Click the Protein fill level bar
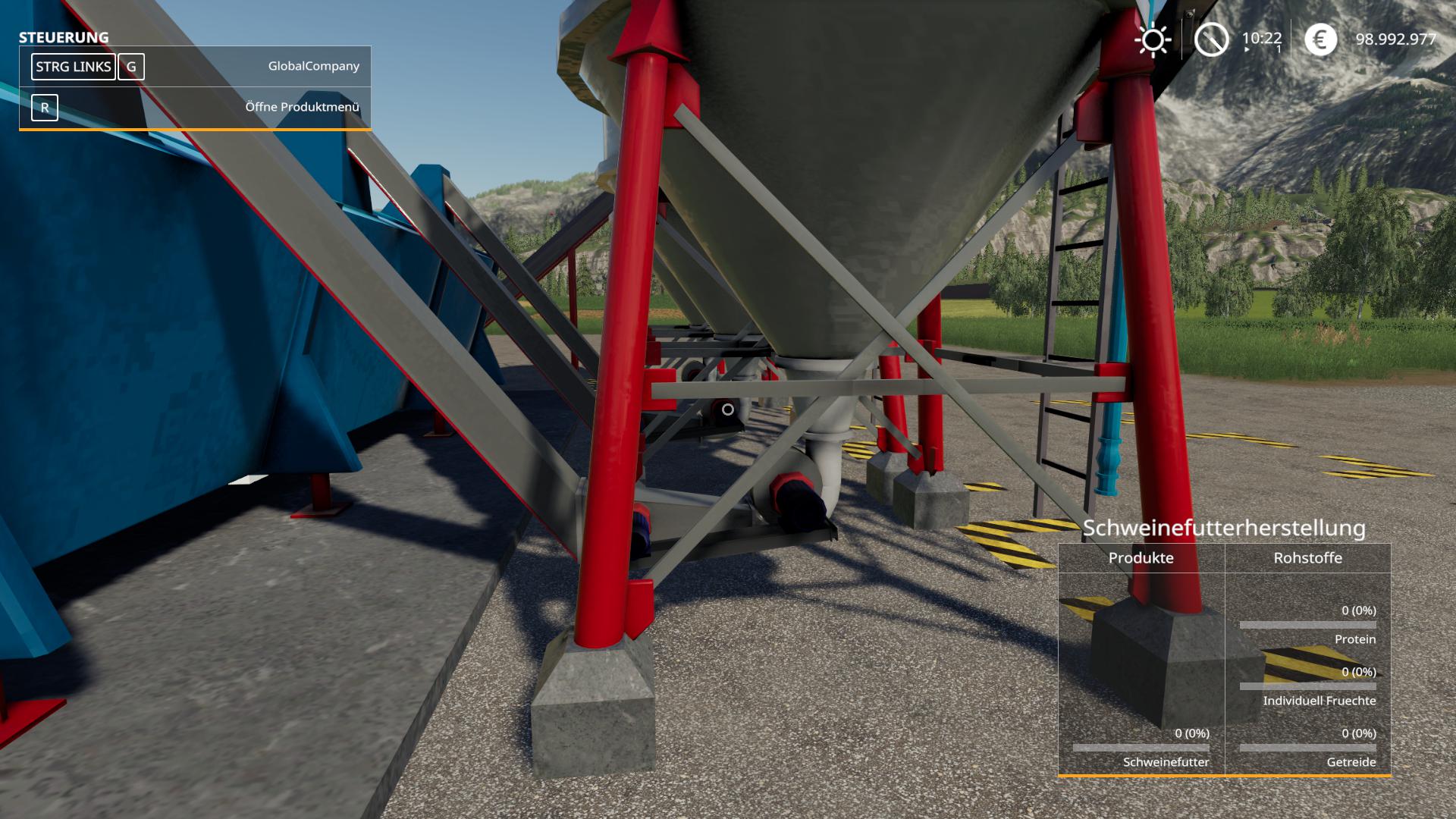Screen dimensions: 1456x819 click(1308, 624)
